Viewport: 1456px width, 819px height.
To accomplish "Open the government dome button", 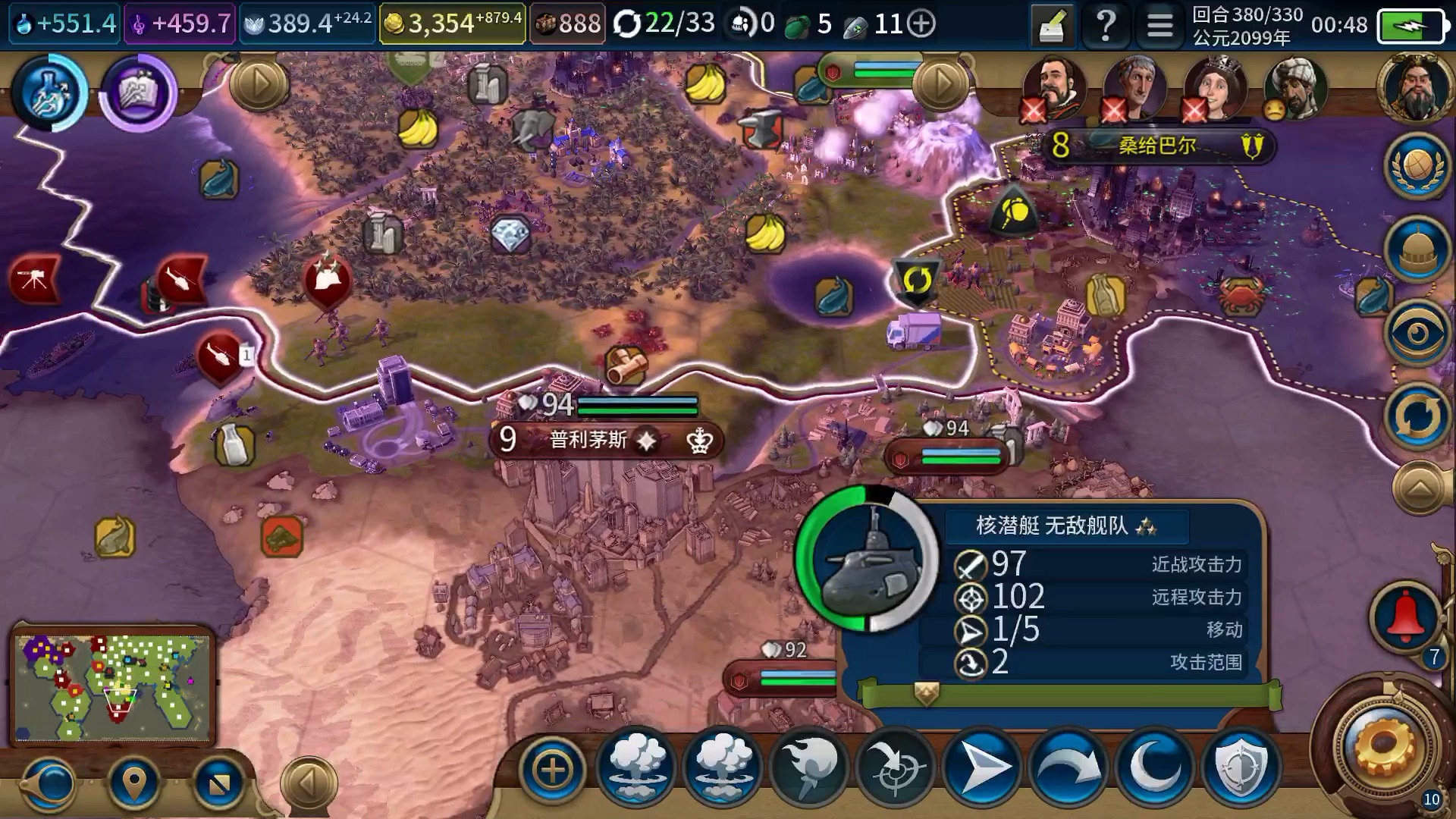I will (x=1417, y=250).
